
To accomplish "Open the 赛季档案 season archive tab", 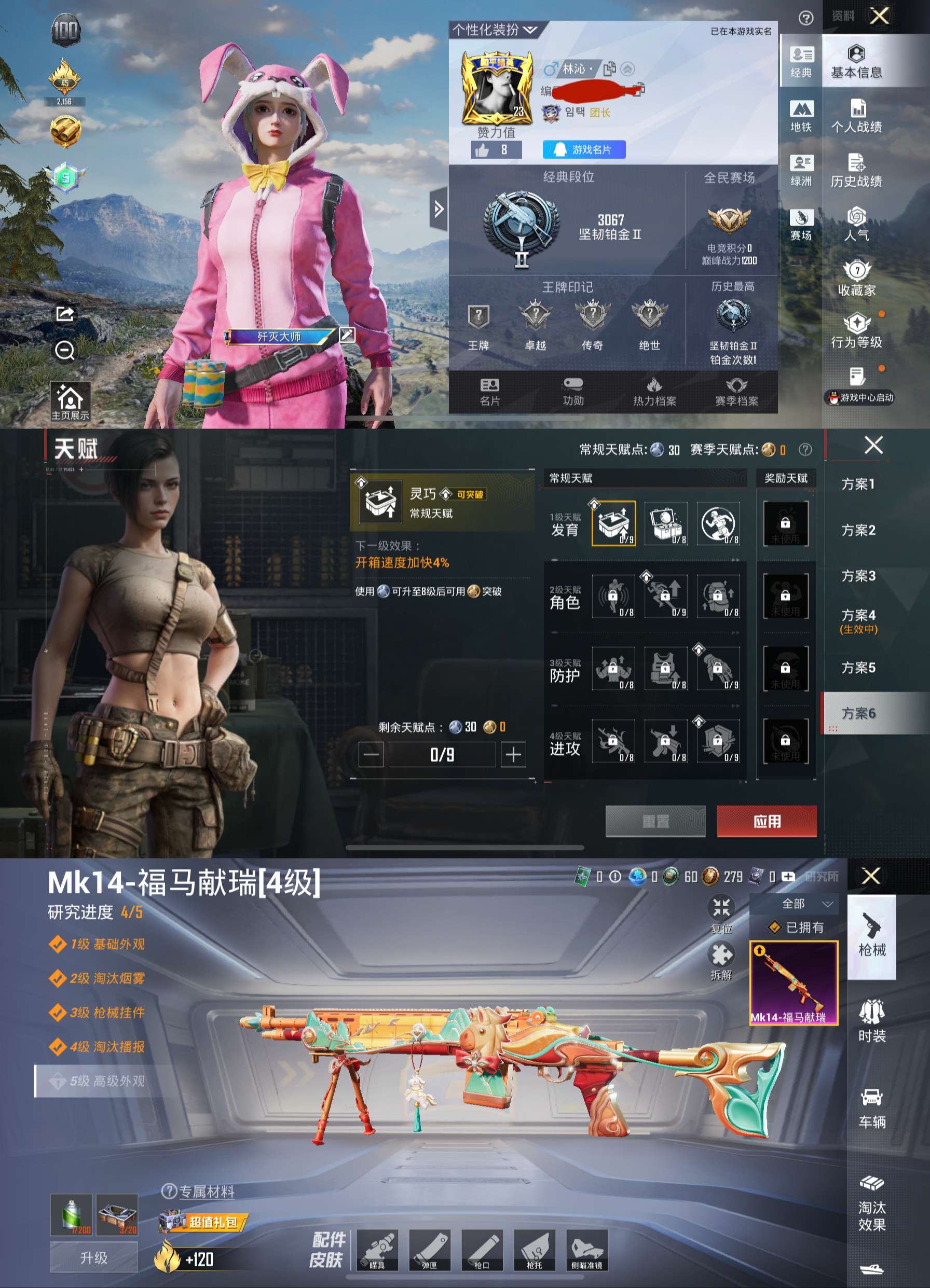I will point(736,392).
